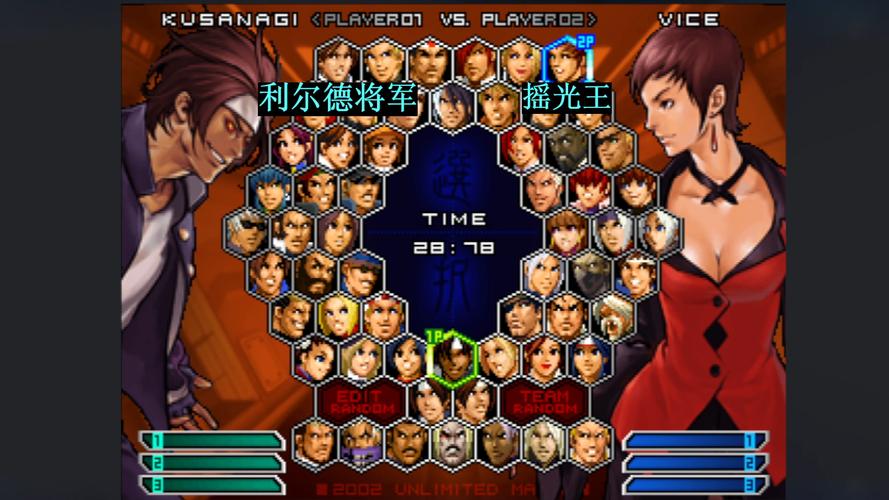Select purple-haired Athena's portrait
This screenshot has width=889, height=500.
click(293, 146)
